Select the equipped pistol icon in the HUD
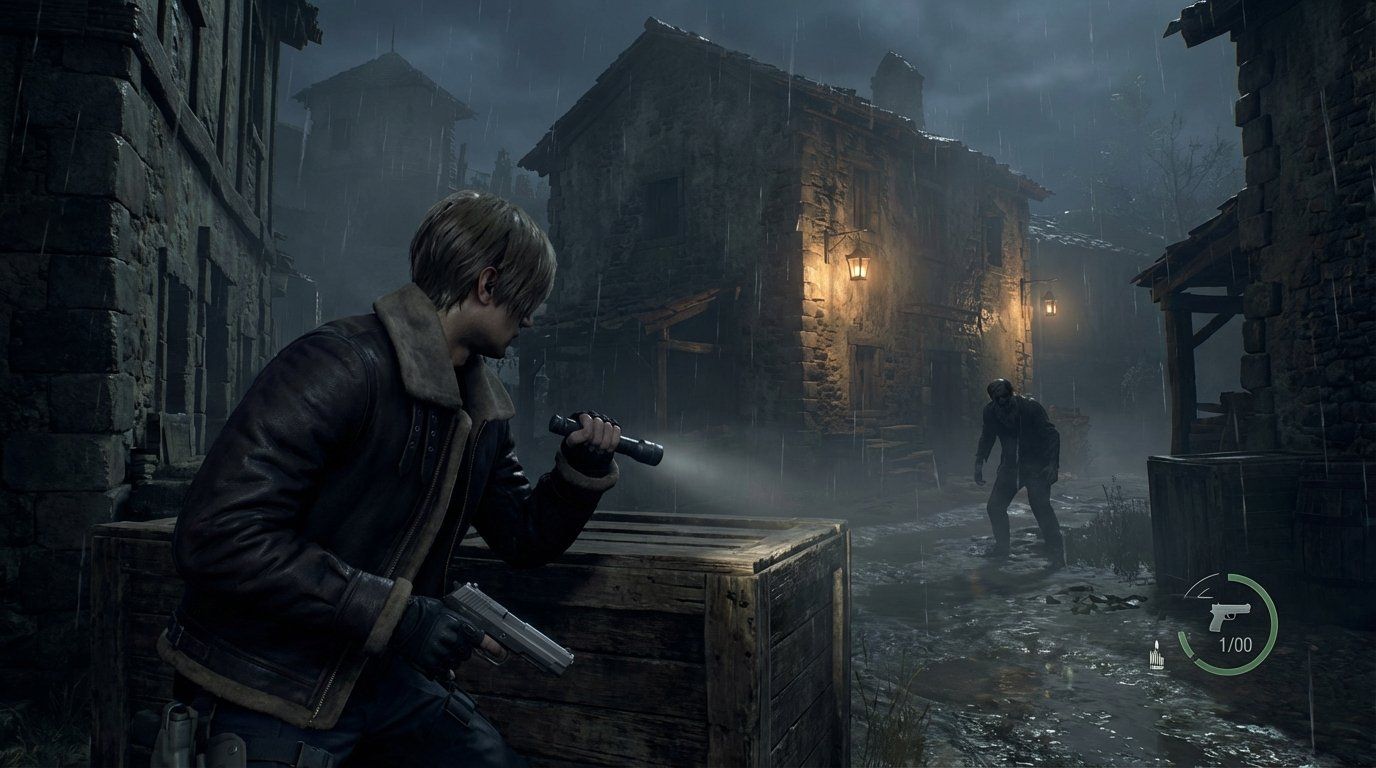The image size is (1376, 768). coord(1230,616)
